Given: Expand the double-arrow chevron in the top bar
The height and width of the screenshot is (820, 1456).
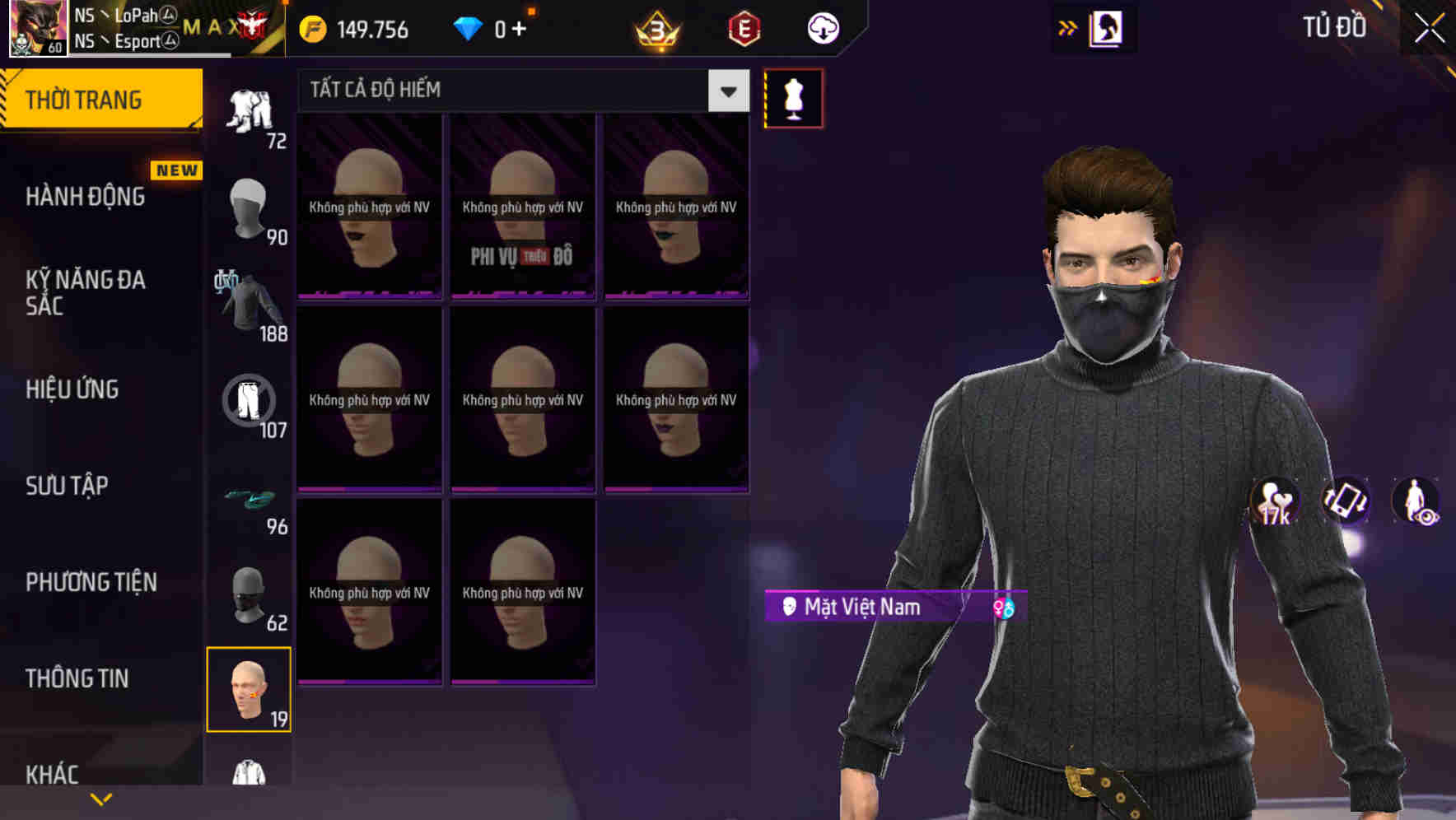Looking at the screenshot, I should [x=1067, y=26].
